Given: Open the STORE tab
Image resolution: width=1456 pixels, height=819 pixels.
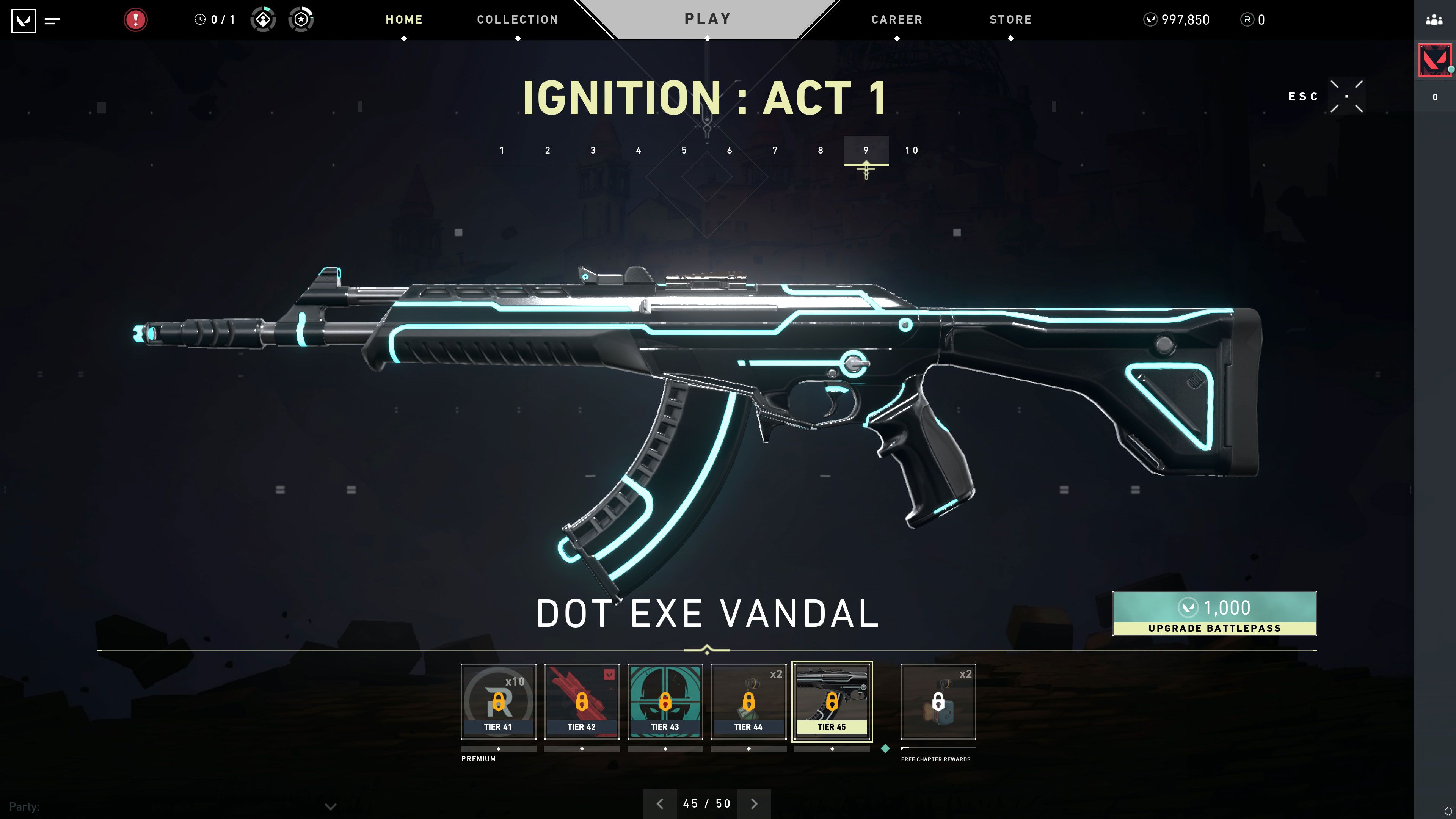Looking at the screenshot, I should (1010, 19).
